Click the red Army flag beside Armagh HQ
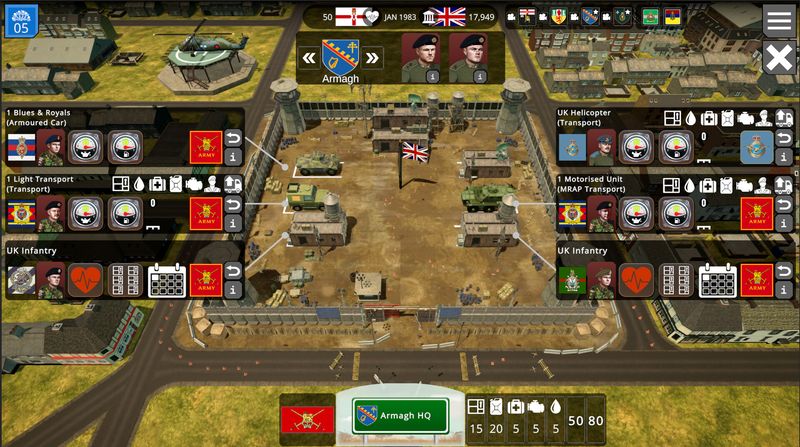 (x=307, y=417)
